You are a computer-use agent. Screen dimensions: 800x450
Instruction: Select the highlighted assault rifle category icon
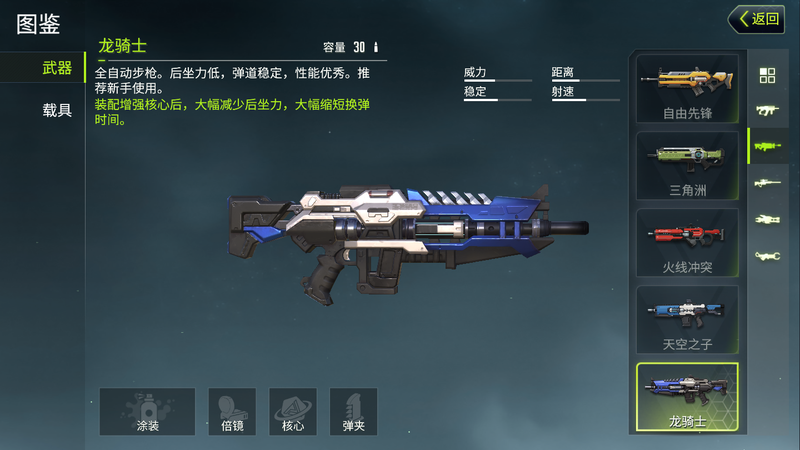[x=767, y=146]
